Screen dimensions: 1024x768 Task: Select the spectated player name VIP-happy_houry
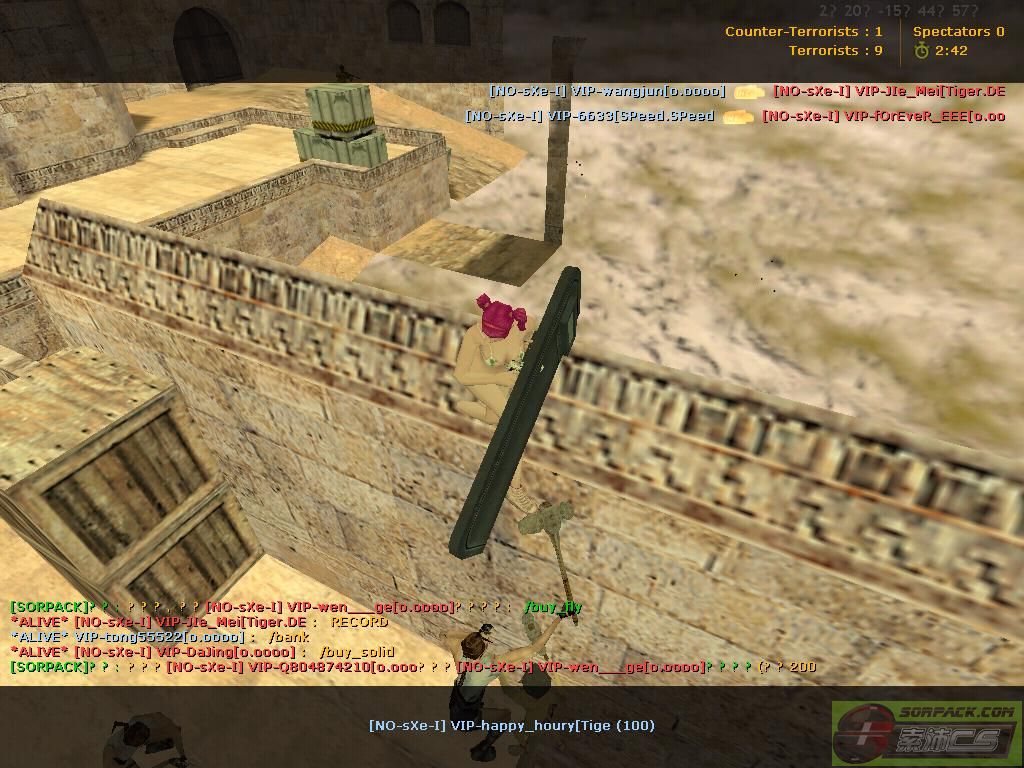tap(511, 725)
